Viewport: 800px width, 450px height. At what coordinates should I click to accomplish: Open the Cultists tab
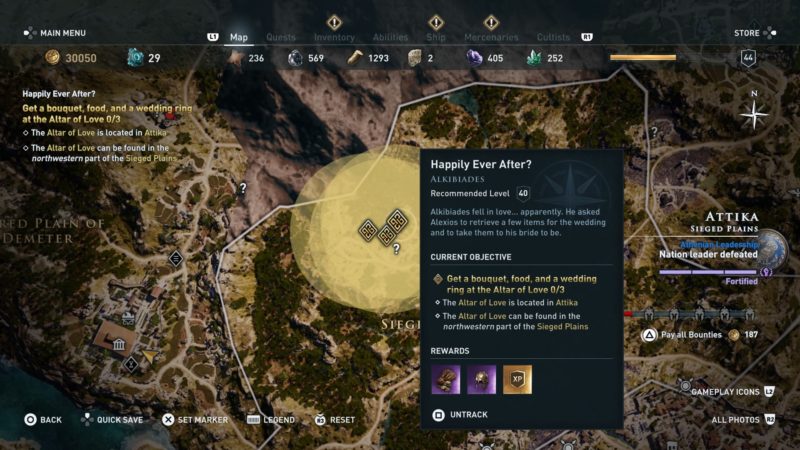553,37
